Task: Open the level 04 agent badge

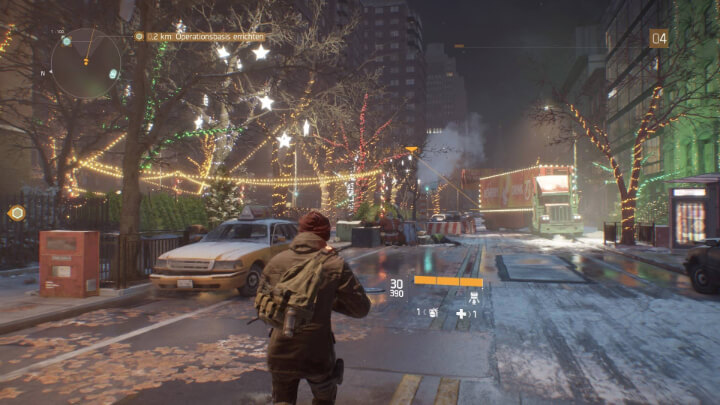Action: click(658, 38)
